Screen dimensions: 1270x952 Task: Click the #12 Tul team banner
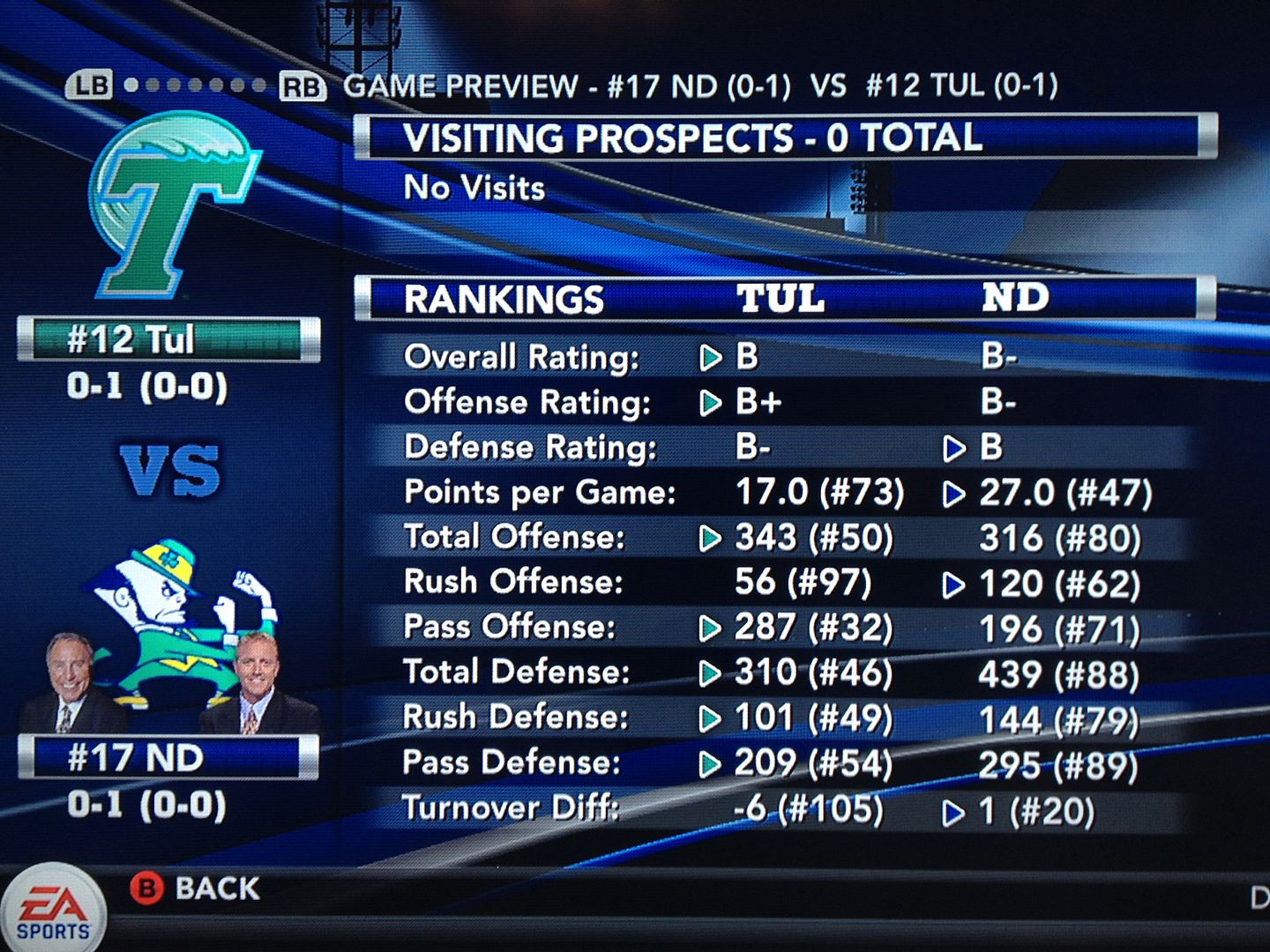pos(168,339)
